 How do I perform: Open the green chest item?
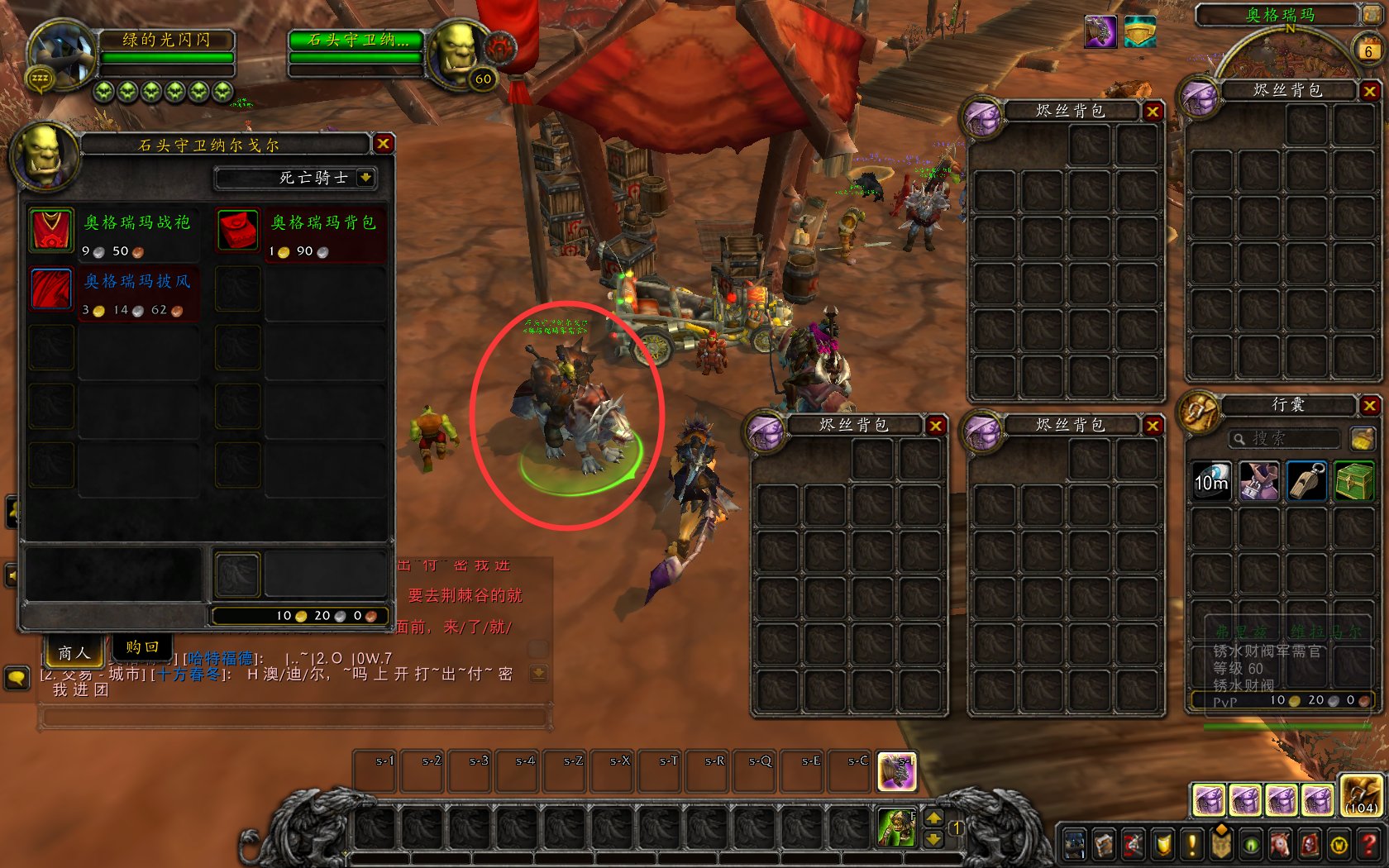point(1353,482)
